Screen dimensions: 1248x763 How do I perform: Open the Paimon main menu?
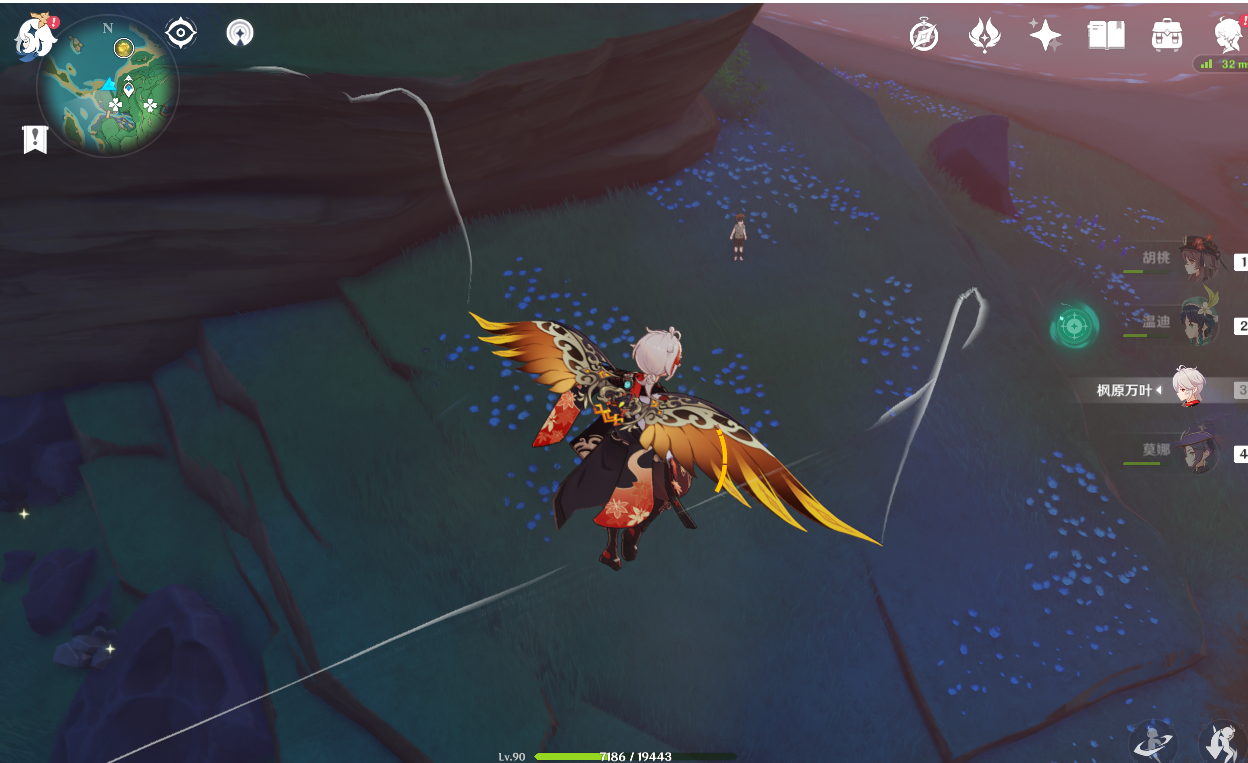pyautogui.click(x=35, y=36)
